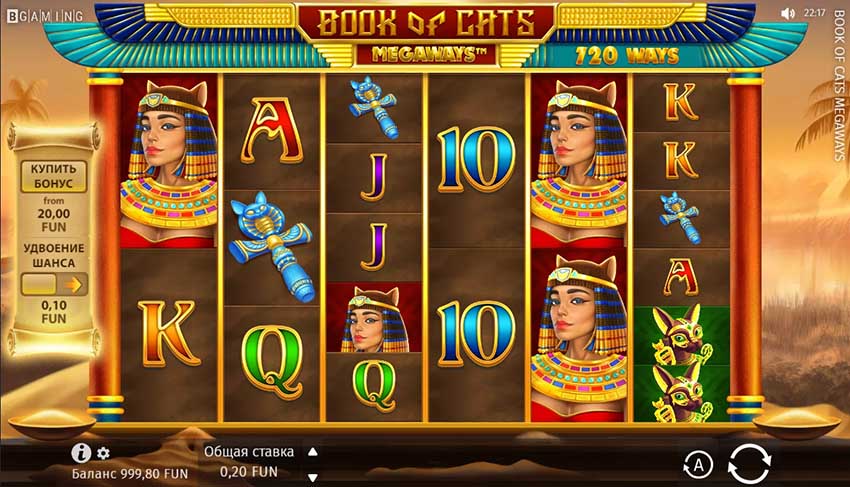Increase total bet with the up arrow
Screen dimensions: 850x487
pyautogui.click(x=312, y=451)
